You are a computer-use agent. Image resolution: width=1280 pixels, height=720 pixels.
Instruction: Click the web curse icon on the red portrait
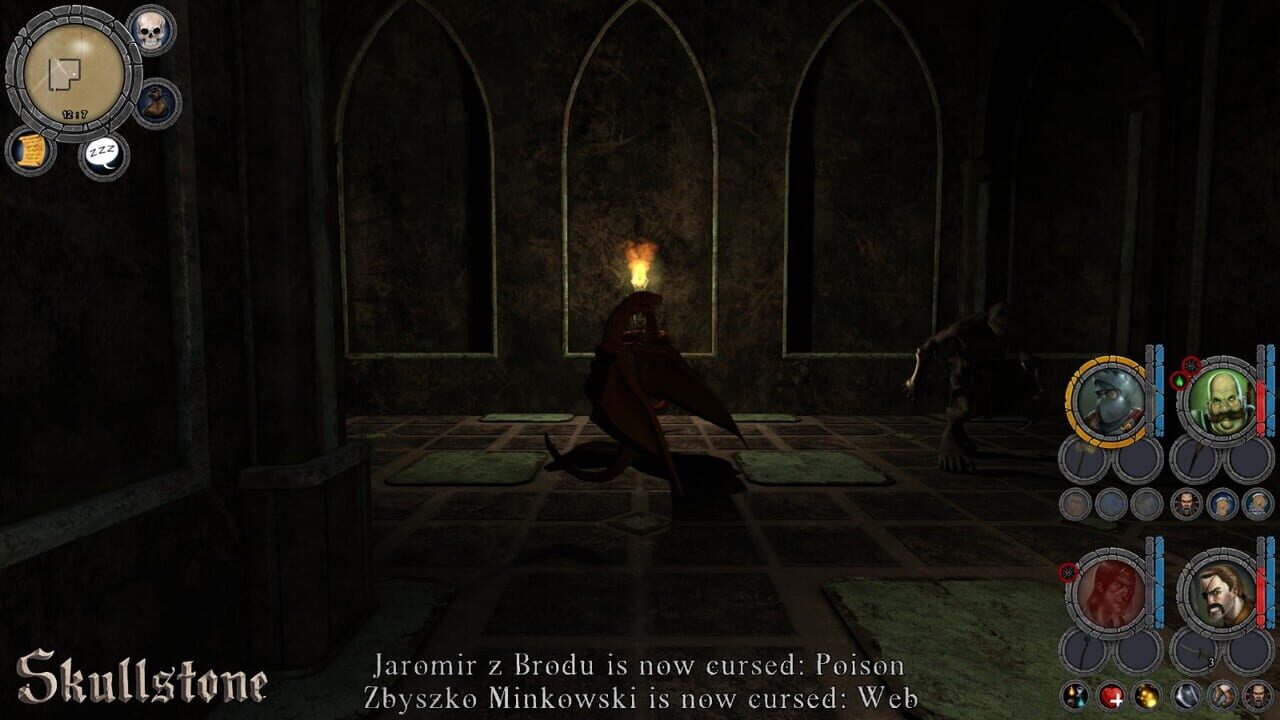1067,573
